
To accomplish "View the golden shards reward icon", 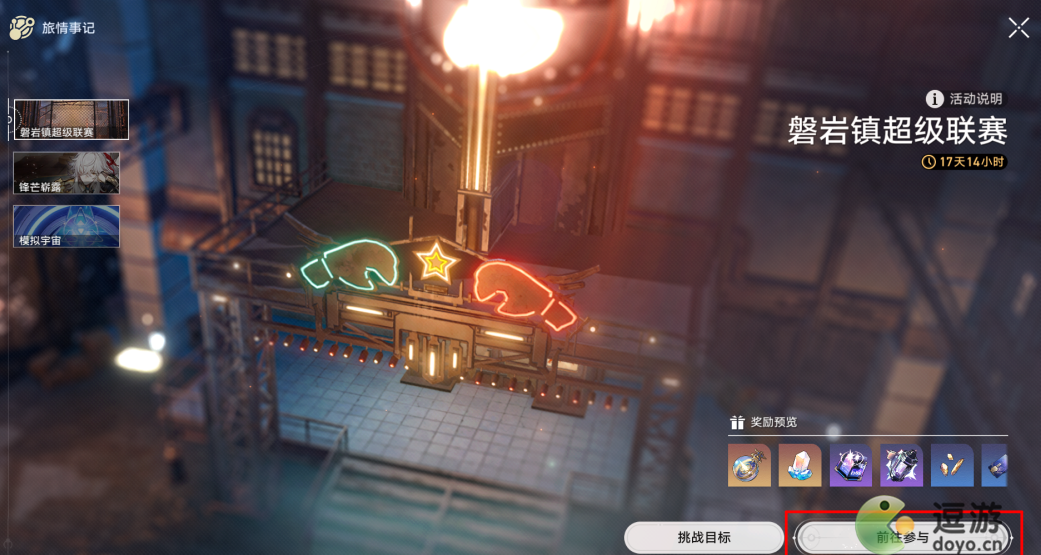I will [952, 465].
